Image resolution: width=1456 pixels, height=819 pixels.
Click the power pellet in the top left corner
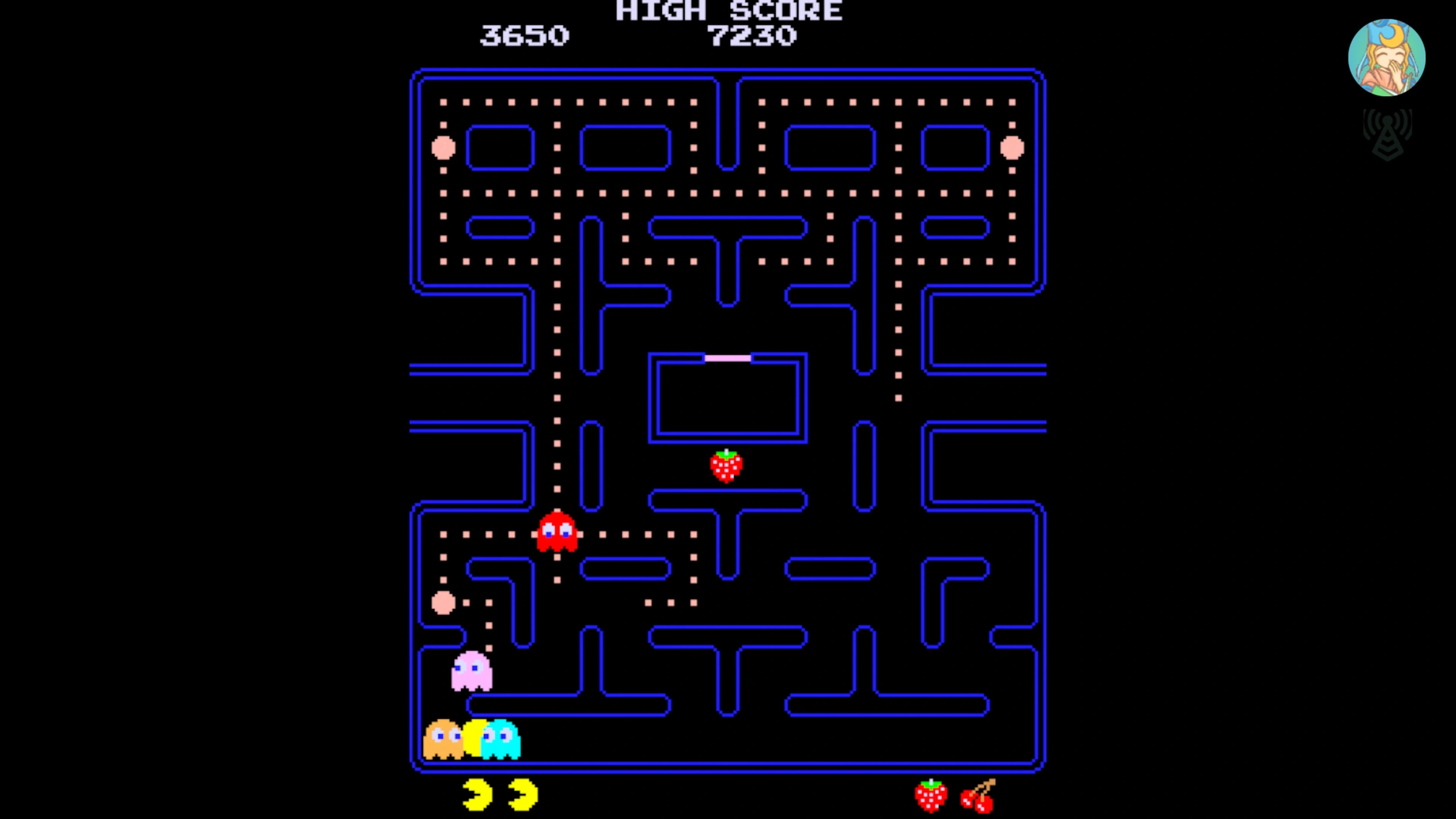(x=443, y=148)
